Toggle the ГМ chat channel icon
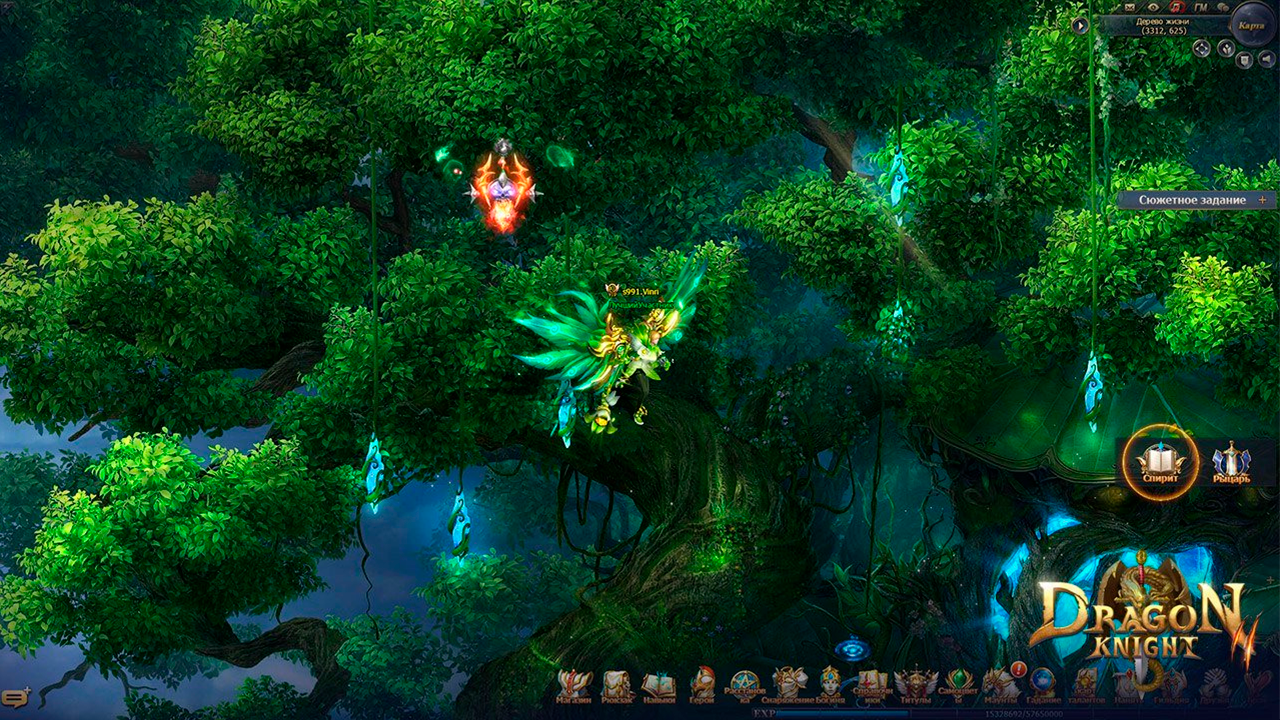Screen dimensions: 1280x720 pos(1200,8)
